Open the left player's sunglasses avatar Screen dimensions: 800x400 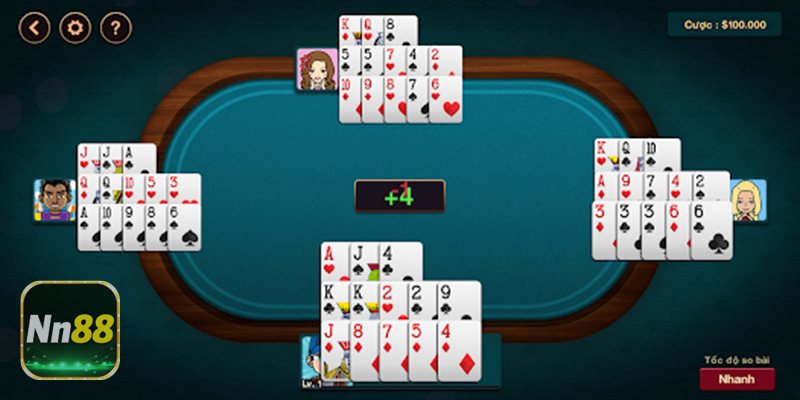point(55,200)
